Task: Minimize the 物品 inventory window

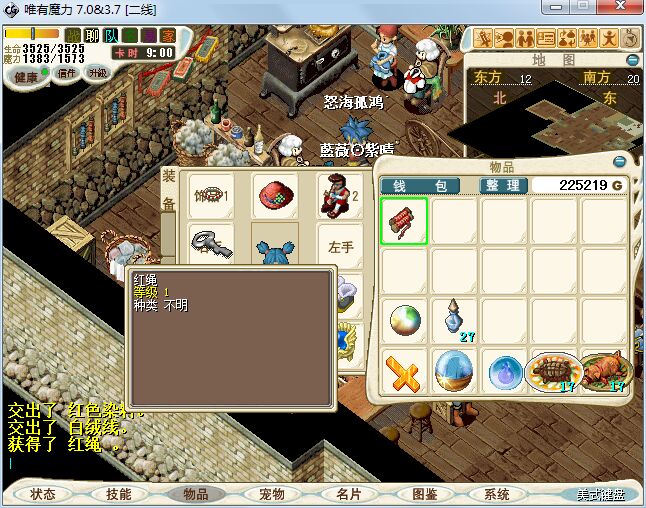Action: click(619, 162)
